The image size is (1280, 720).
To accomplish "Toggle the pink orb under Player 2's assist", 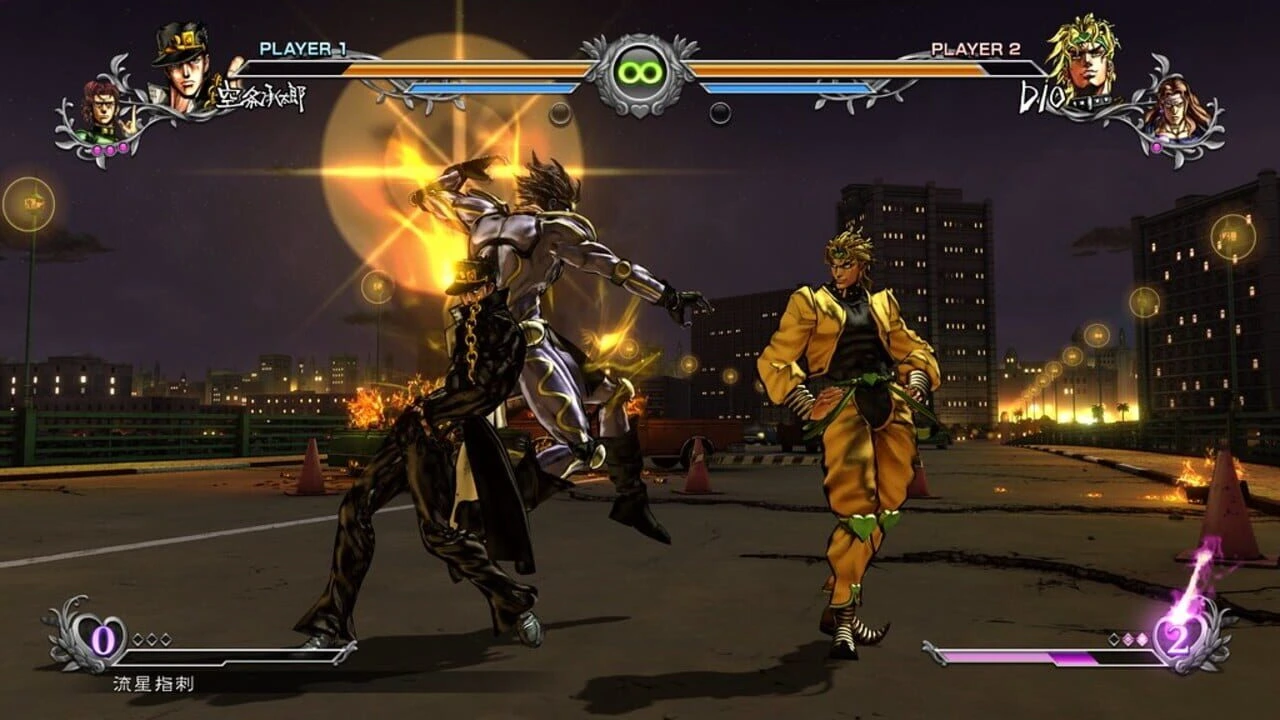I will coord(1157,145).
